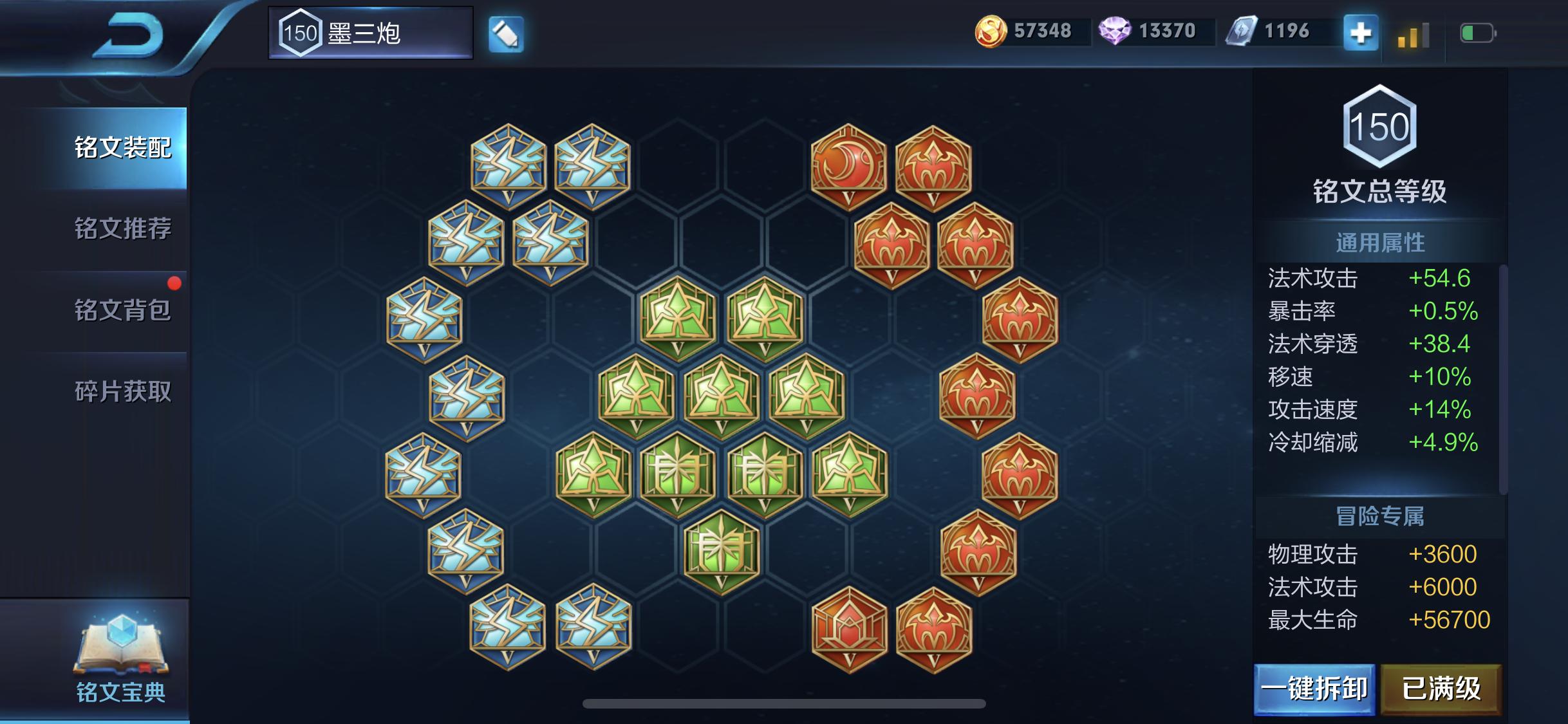
Task: Select the red crescent moon rune
Action: (848, 166)
